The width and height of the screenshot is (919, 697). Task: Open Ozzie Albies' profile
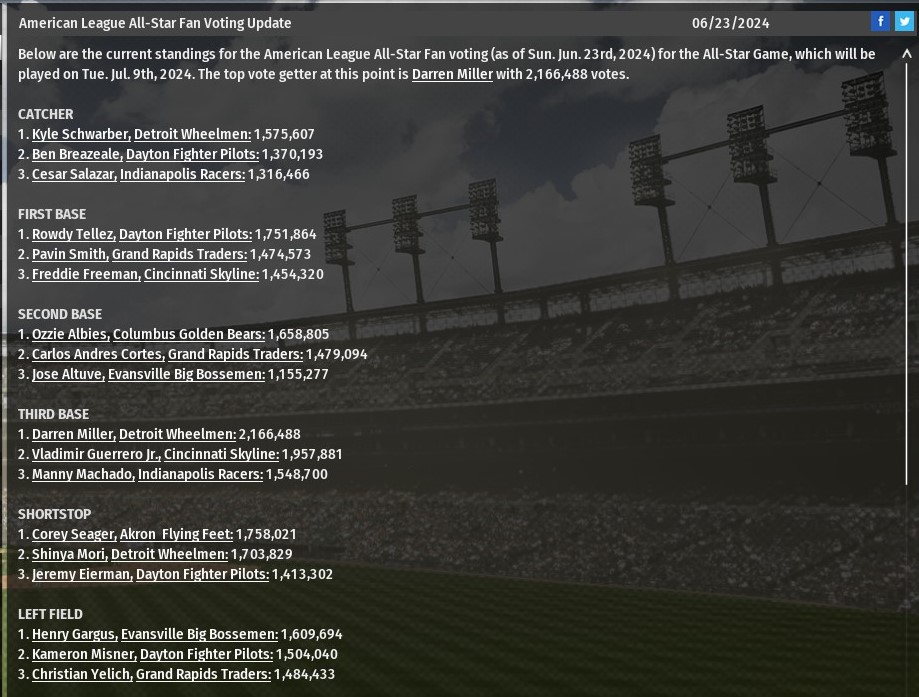(69, 334)
